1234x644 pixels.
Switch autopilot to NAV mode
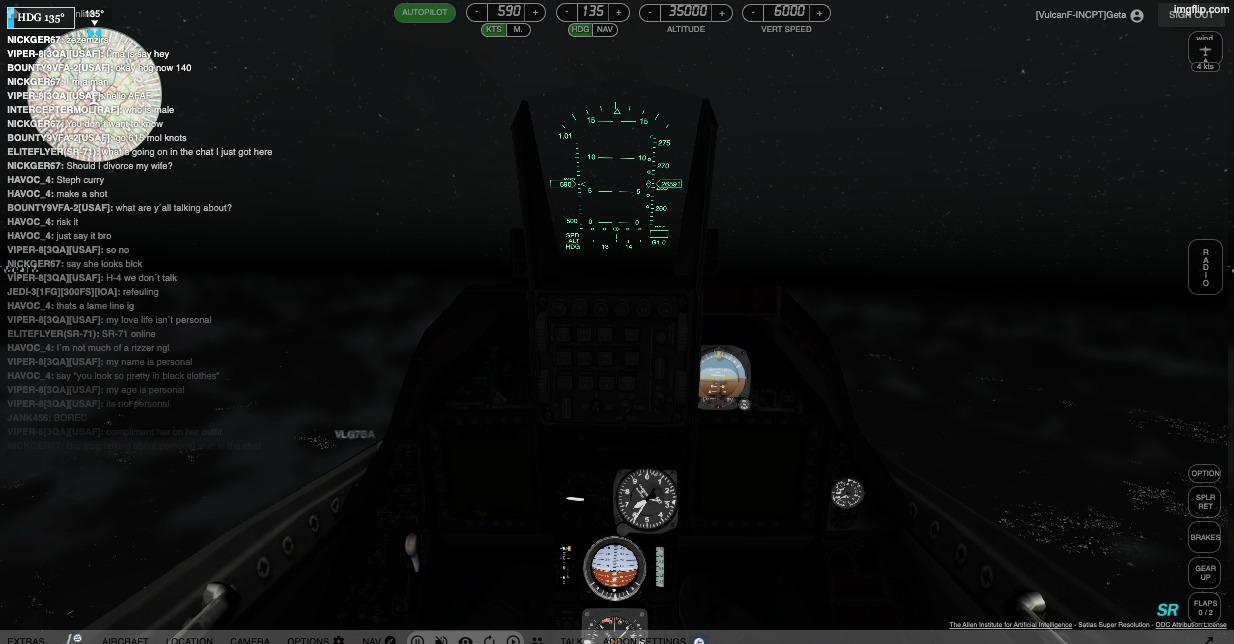(605, 30)
